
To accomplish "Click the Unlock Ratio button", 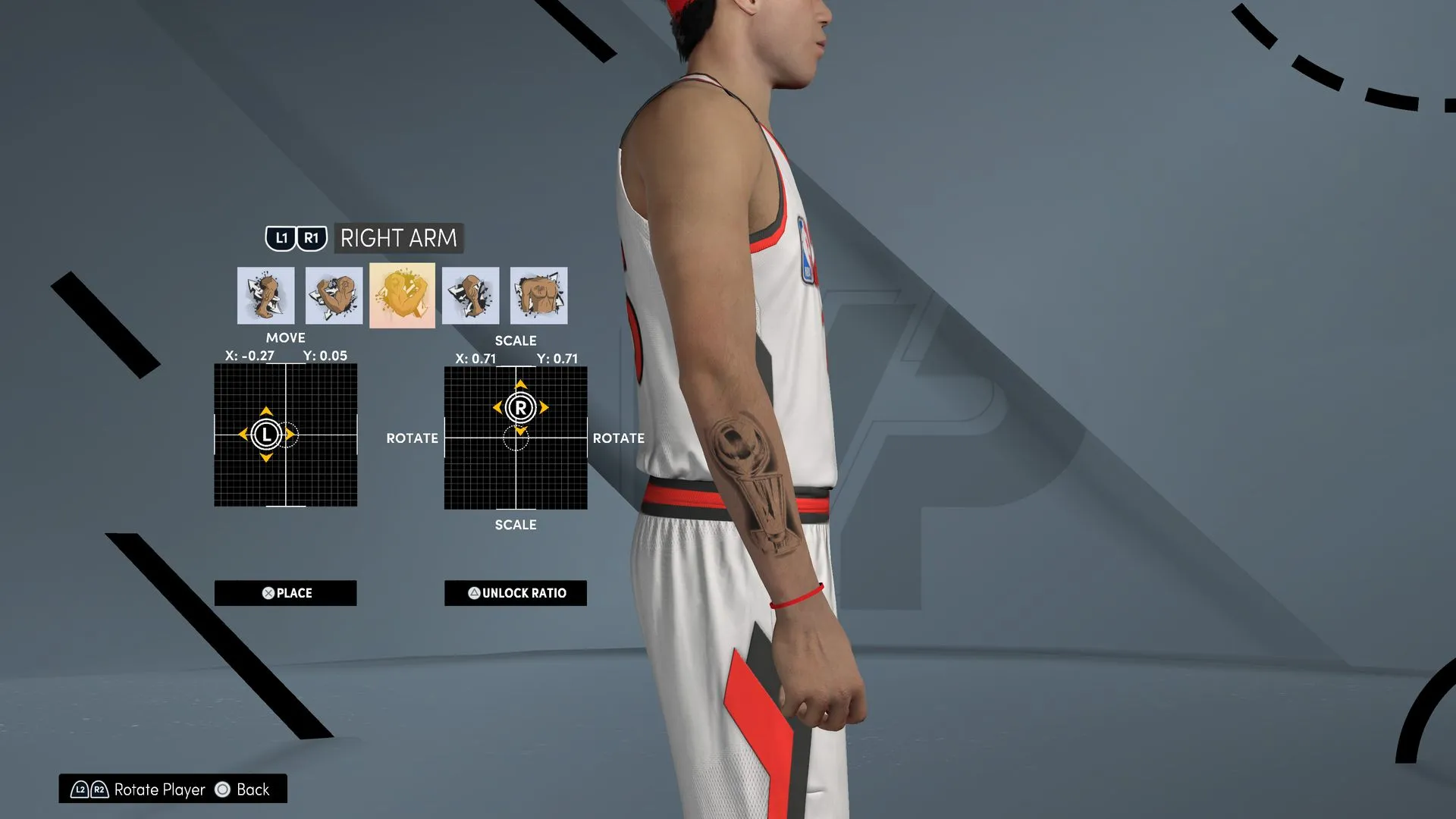I will coord(516,593).
